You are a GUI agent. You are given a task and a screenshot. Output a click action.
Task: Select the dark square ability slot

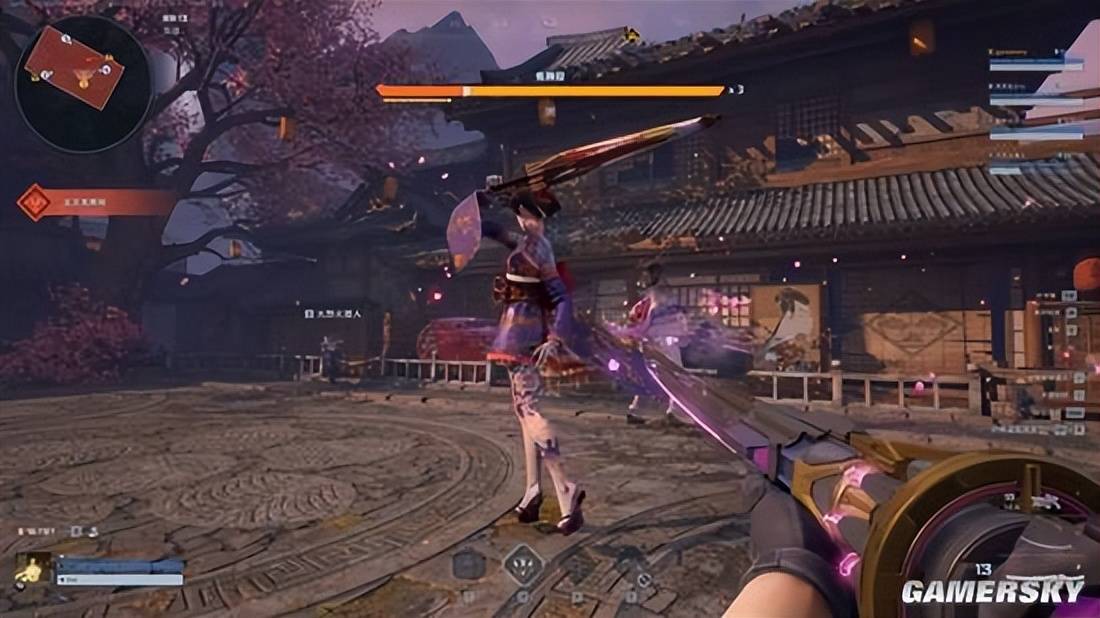[468, 564]
